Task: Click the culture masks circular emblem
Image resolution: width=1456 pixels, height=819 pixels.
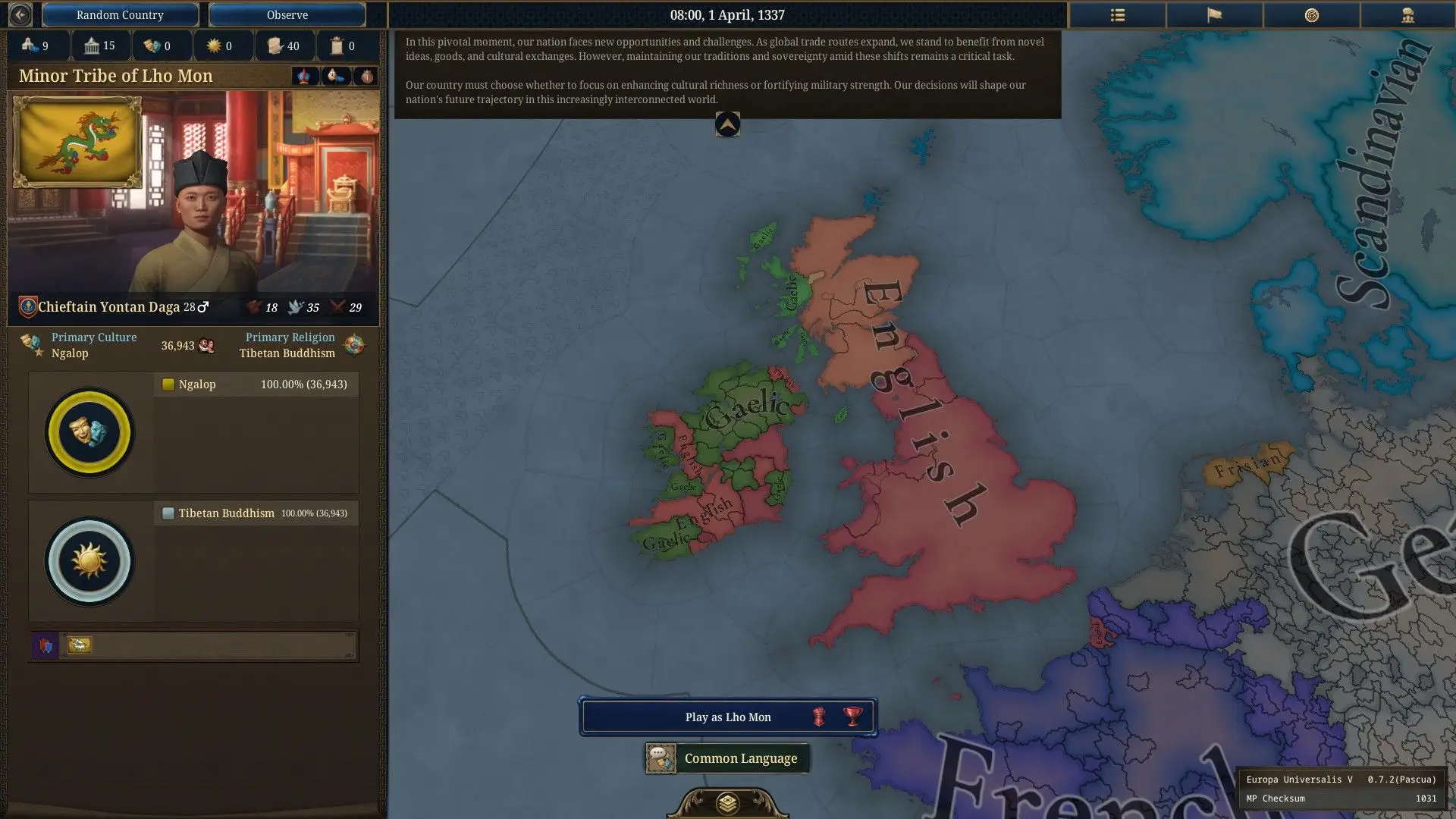Action: 89,432
